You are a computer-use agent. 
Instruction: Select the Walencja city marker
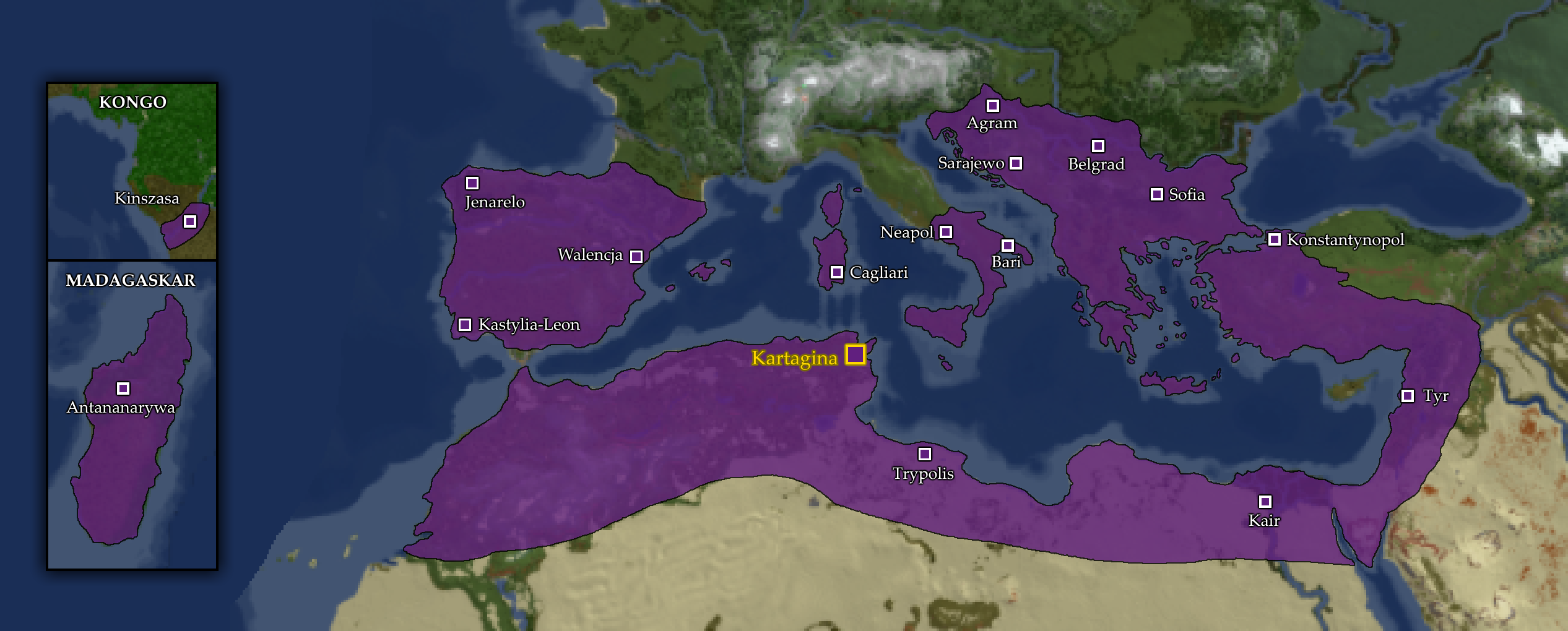point(636,256)
